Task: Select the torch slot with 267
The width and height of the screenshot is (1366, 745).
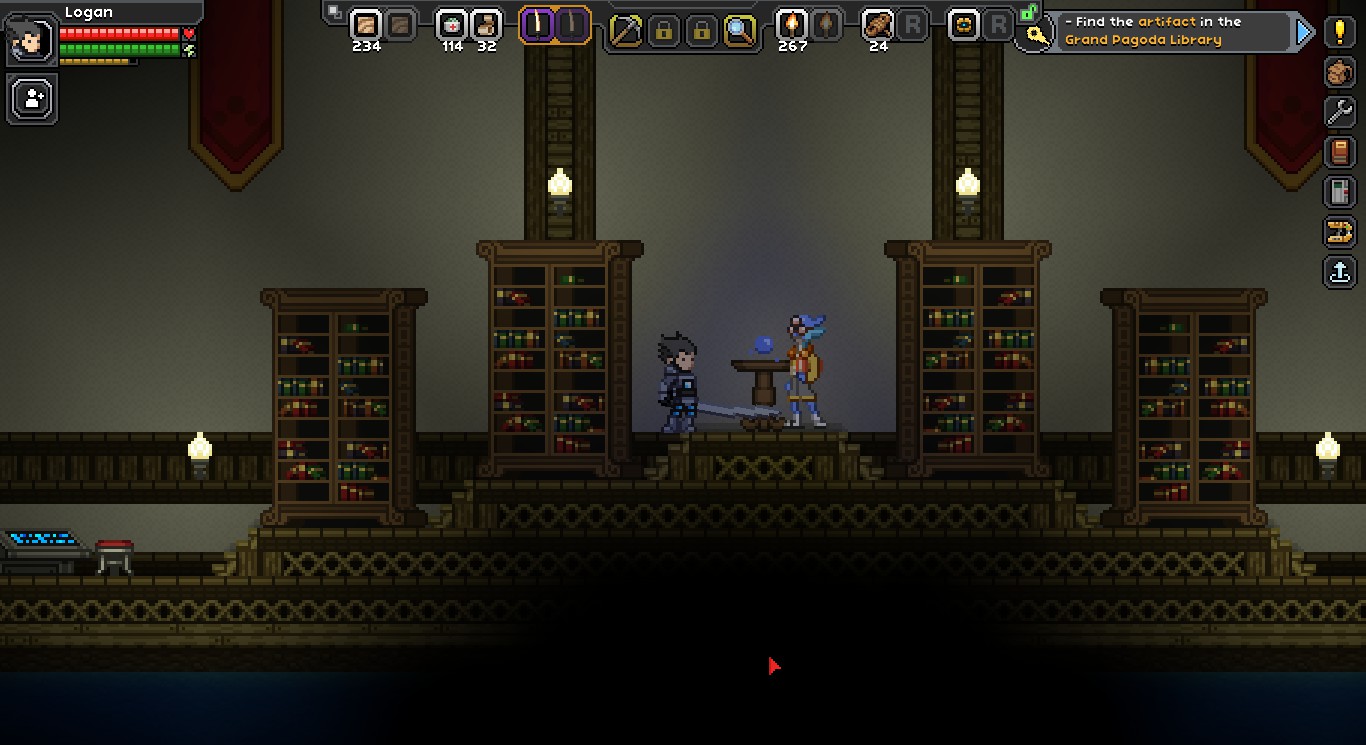Action: [792, 25]
